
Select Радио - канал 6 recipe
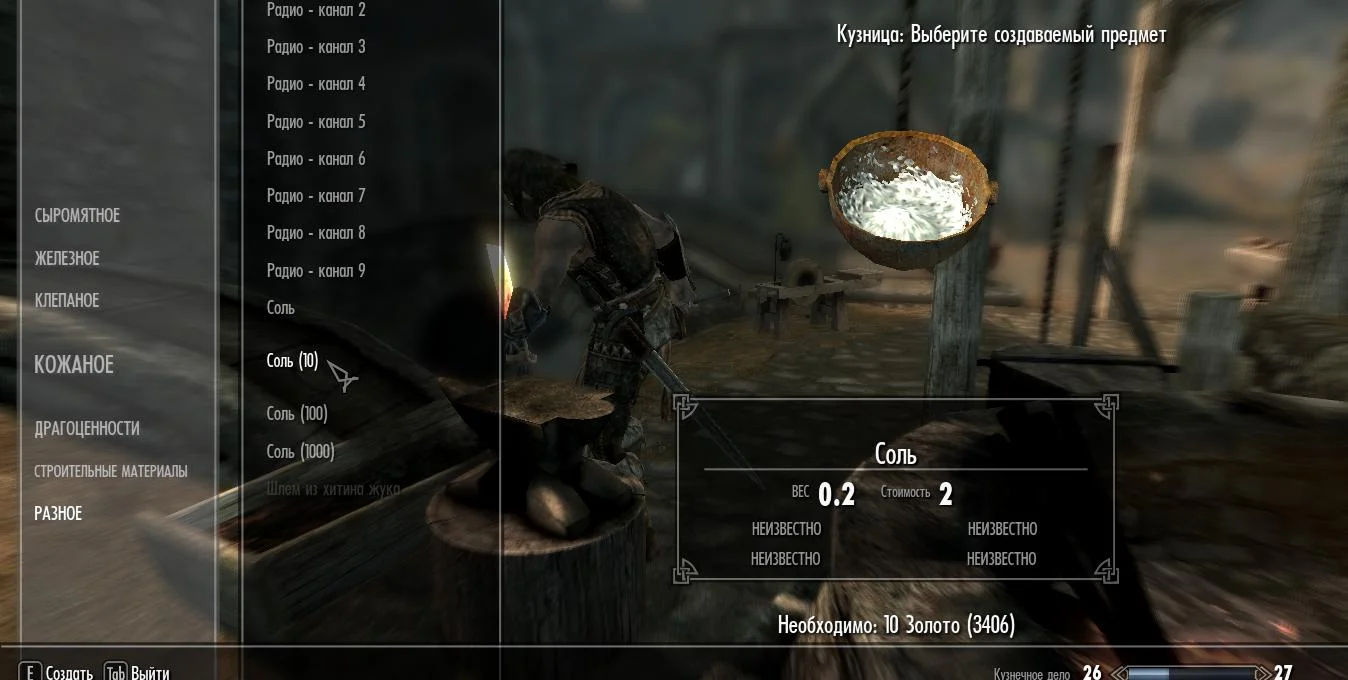click(x=316, y=159)
